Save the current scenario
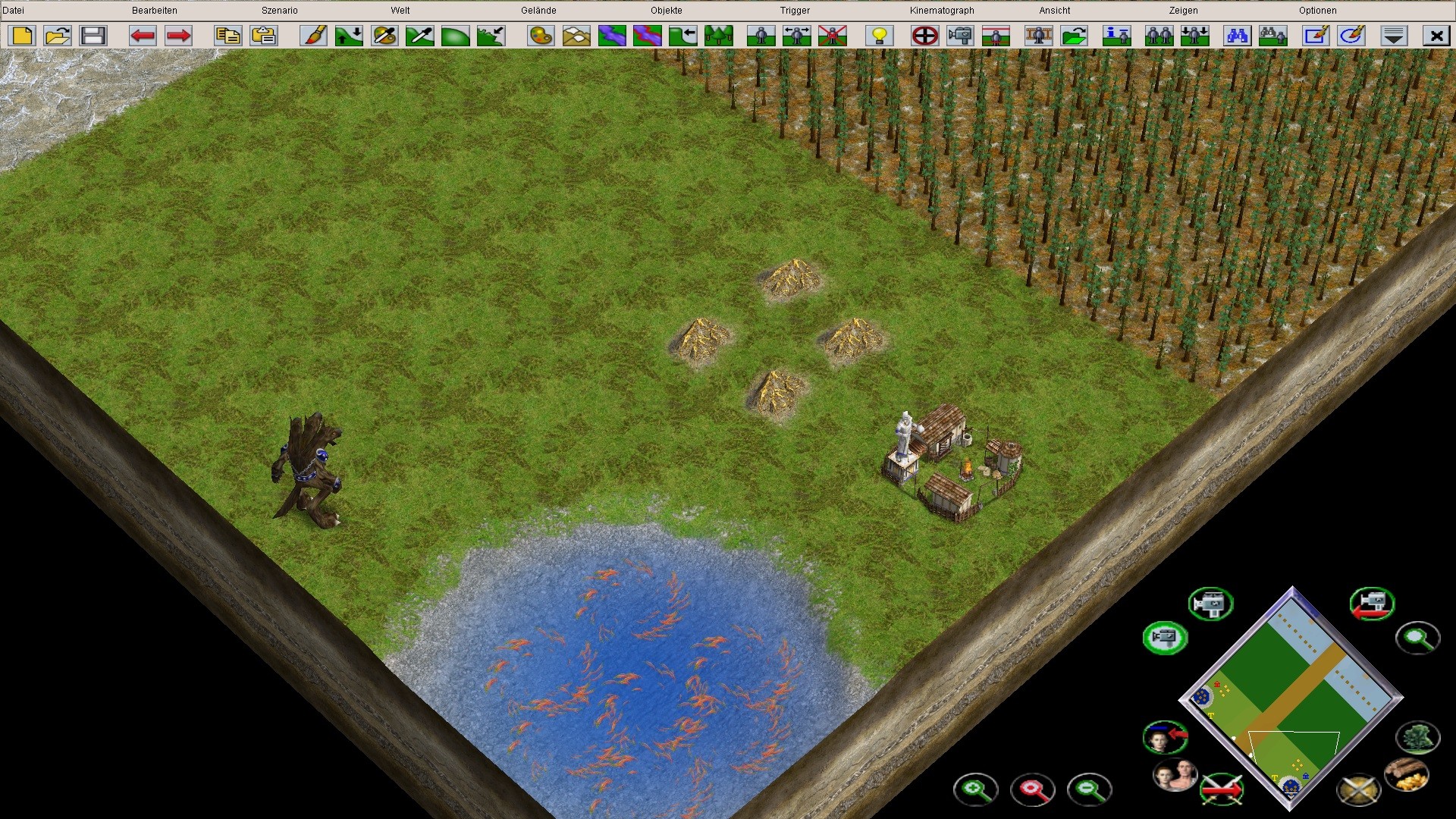1456x819 pixels. (93, 36)
